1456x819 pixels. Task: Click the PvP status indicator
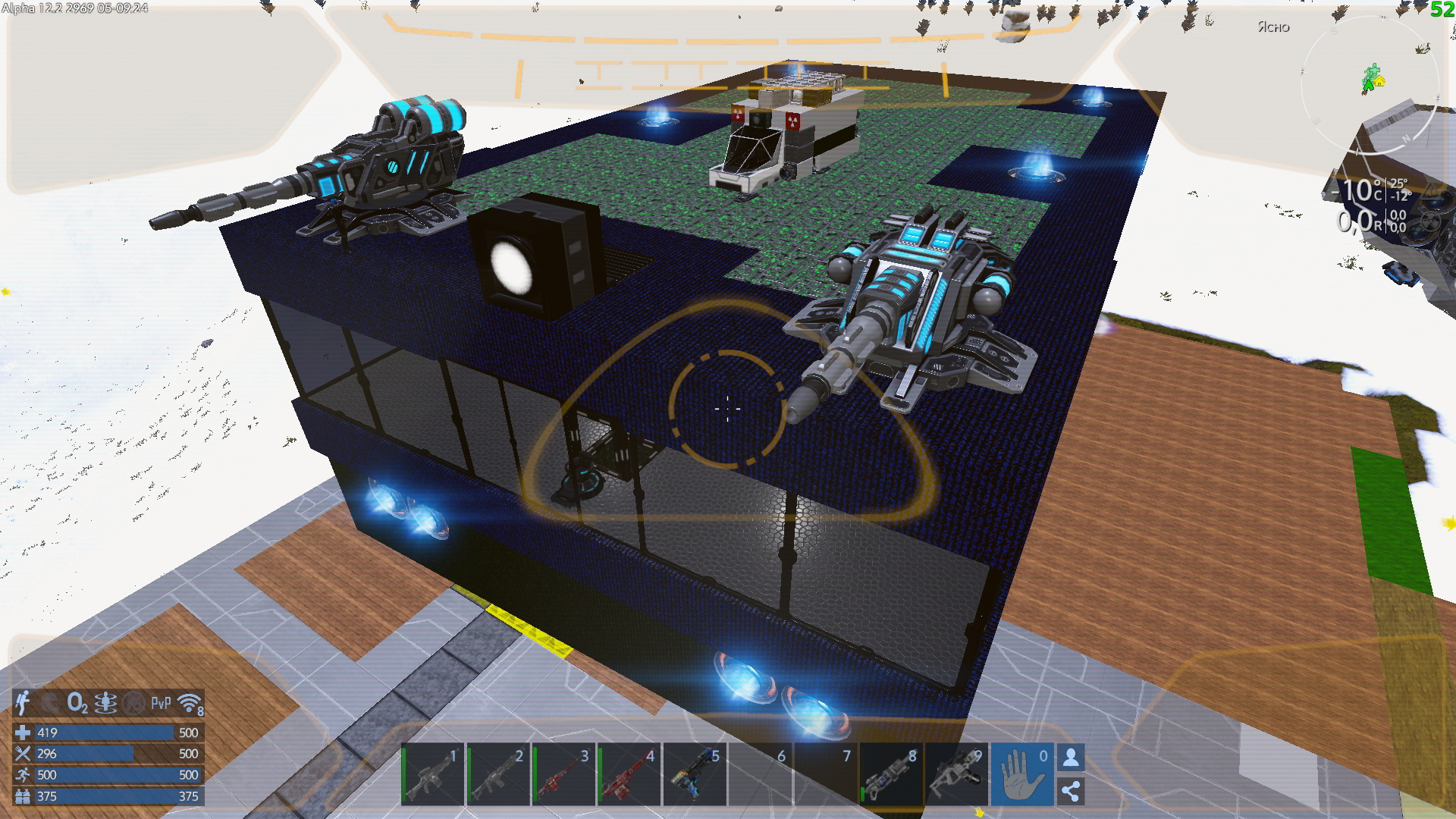point(161,703)
